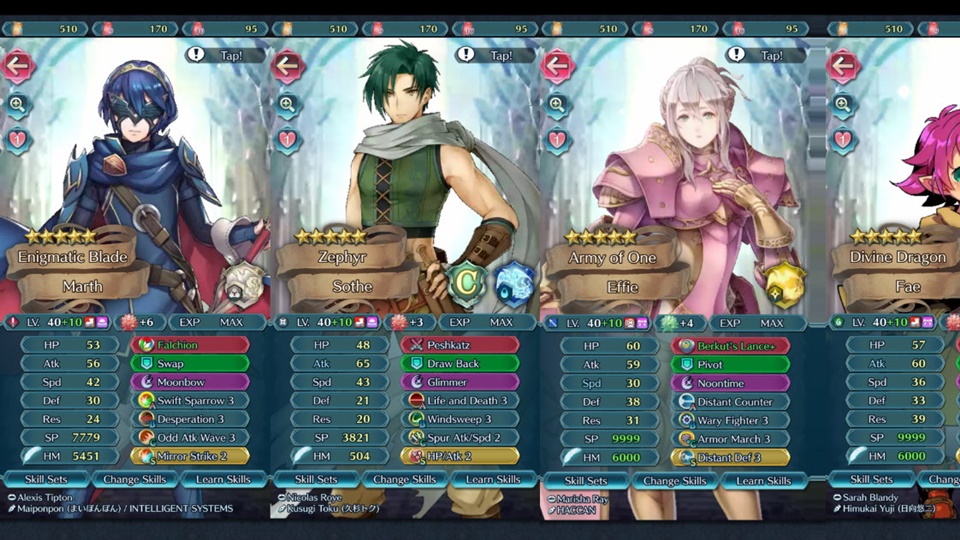Select the Peshkatz weapon skill
960x540 pixels.
tap(459, 345)
